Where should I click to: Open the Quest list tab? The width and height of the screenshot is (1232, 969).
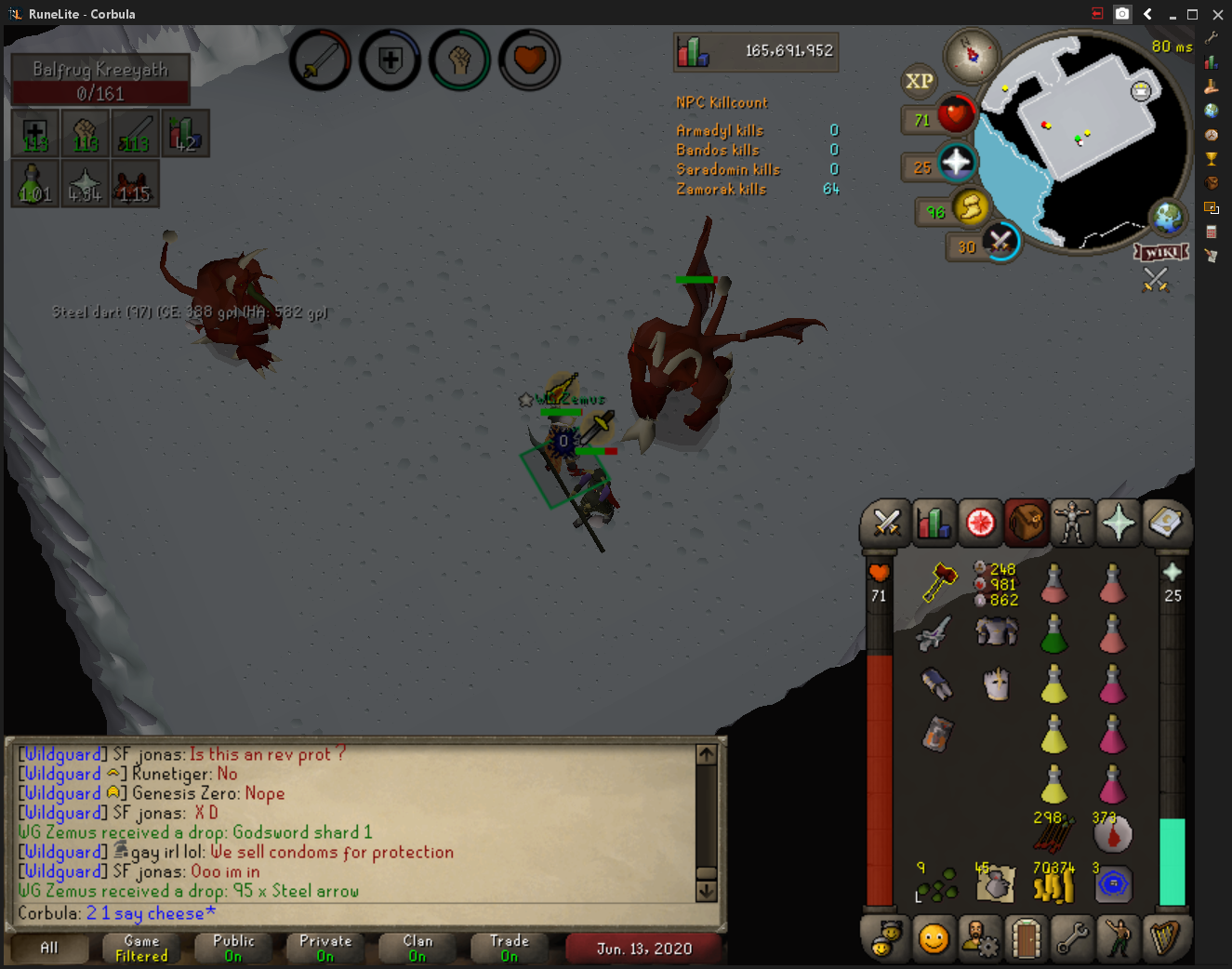click(x=979, y=524)
